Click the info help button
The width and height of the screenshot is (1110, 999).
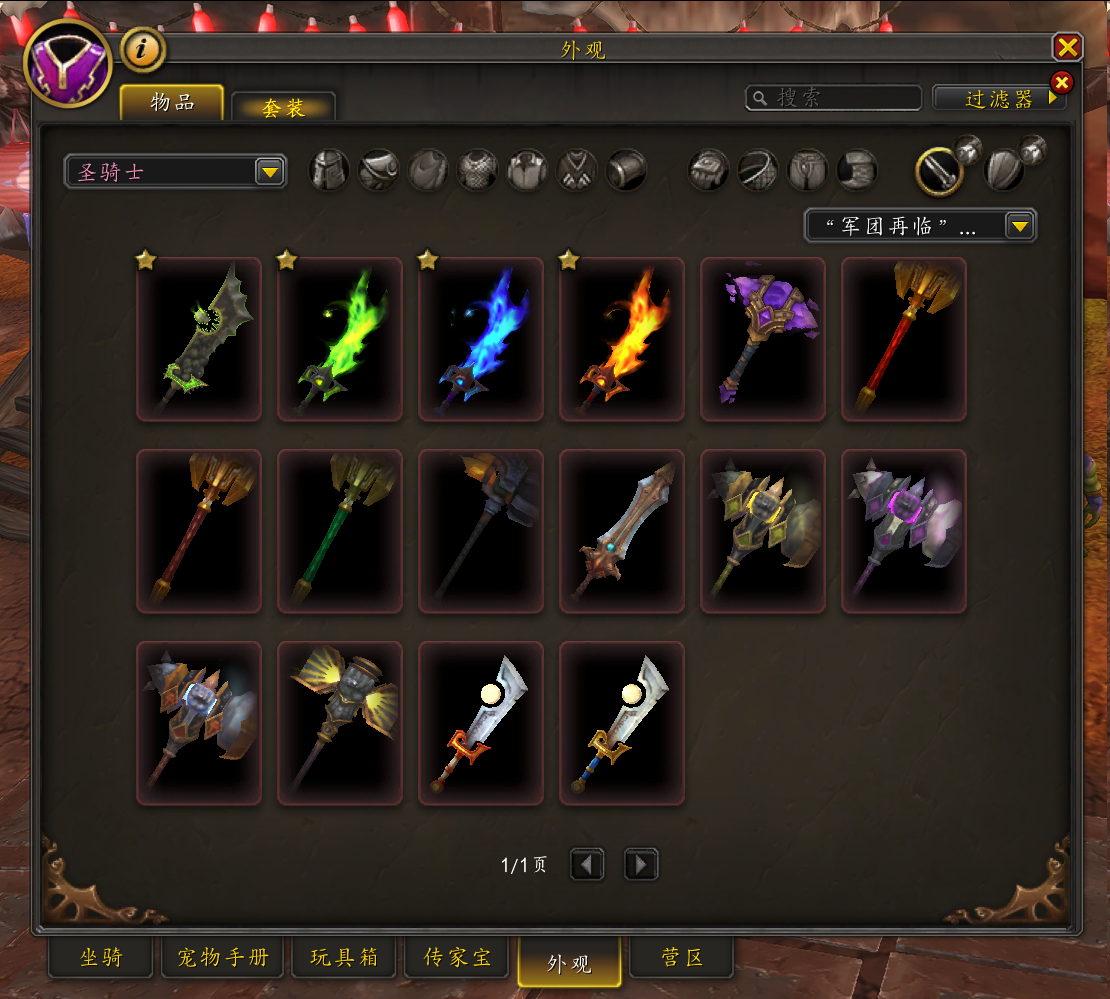[143, 50]
